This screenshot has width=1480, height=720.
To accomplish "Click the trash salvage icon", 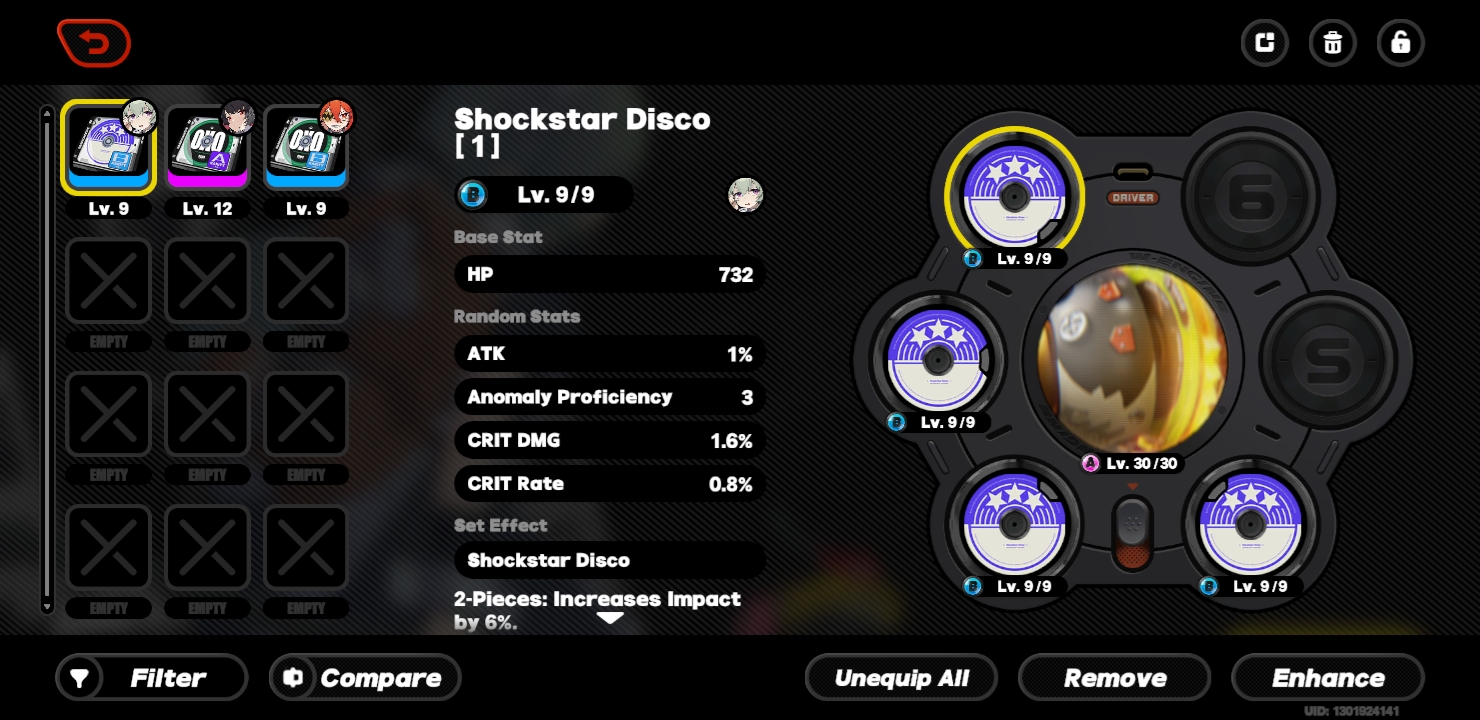I will click(1332, 43).
